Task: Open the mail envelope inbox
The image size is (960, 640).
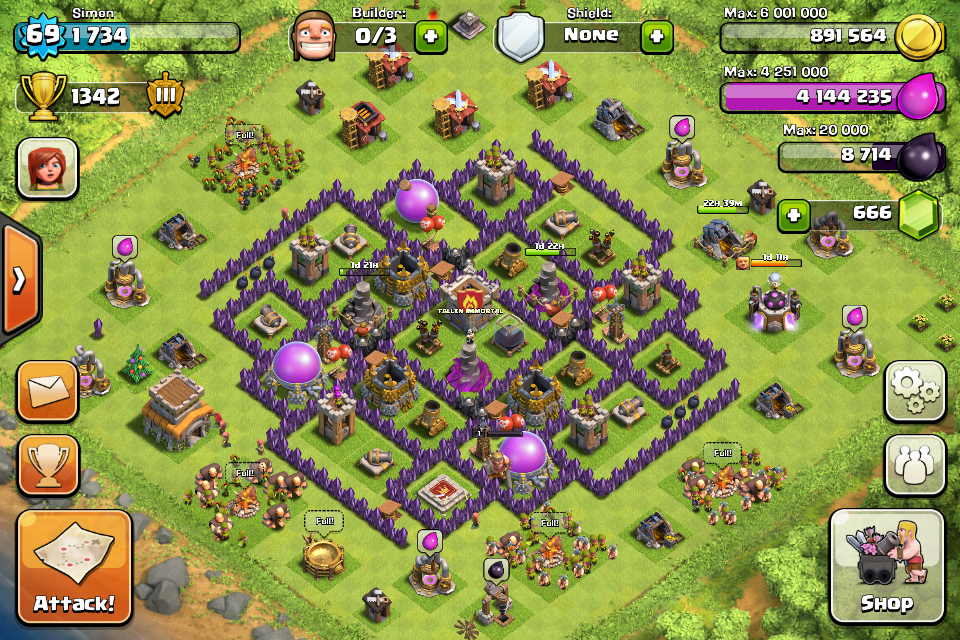Action: point(47,391)
